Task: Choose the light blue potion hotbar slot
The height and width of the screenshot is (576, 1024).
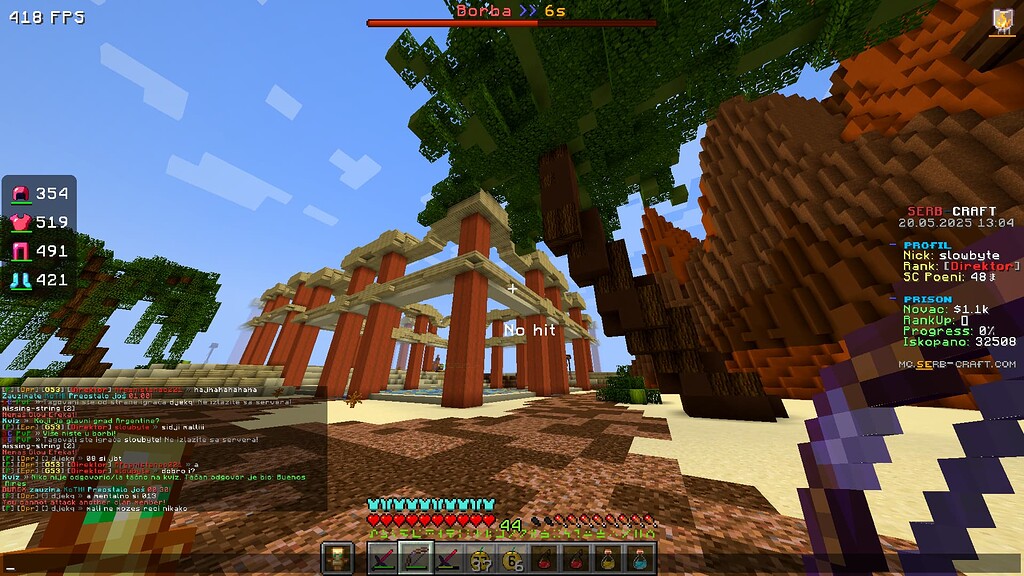Action: coord(641,558)
